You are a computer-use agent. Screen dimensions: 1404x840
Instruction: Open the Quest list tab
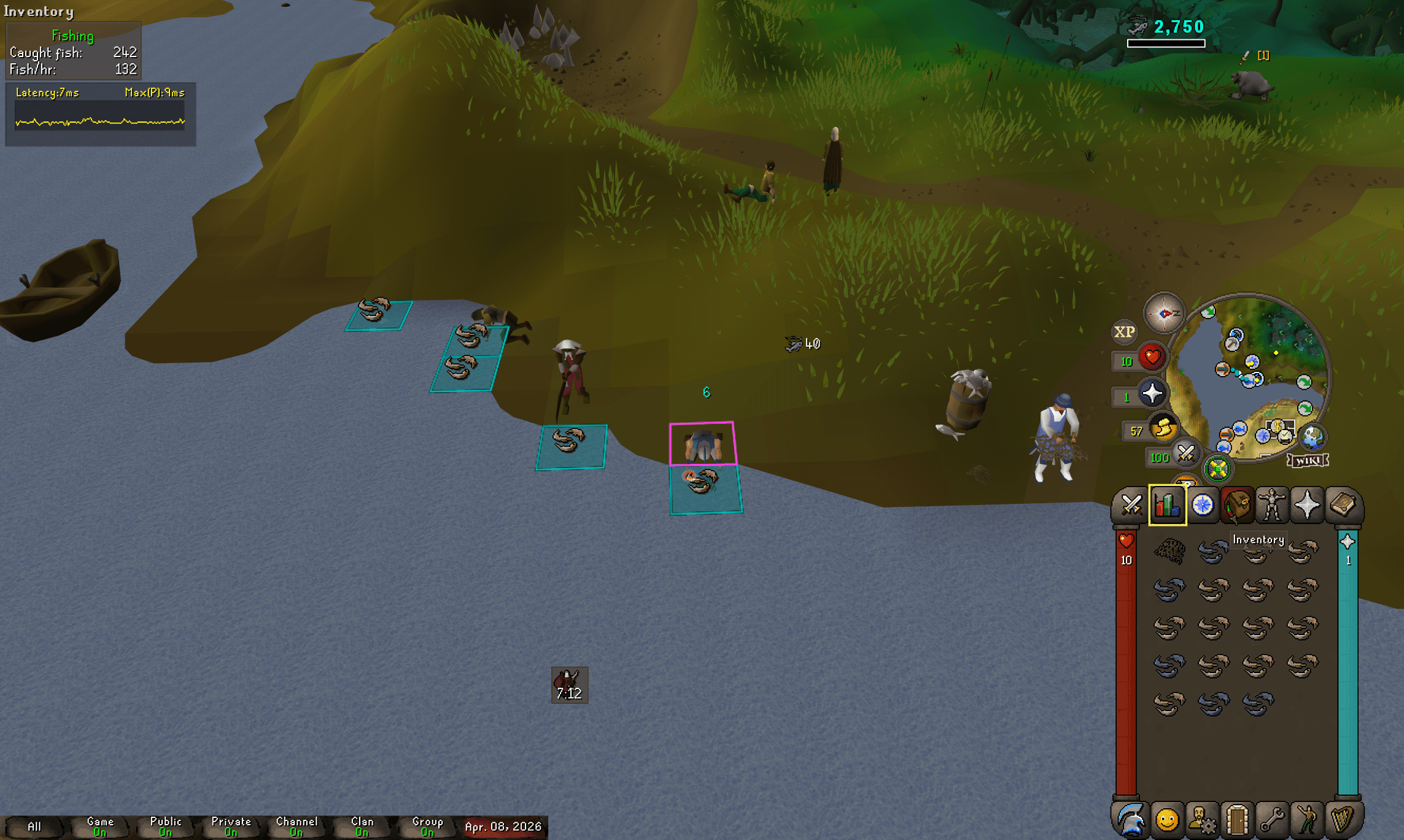(x=1202, y=505)
